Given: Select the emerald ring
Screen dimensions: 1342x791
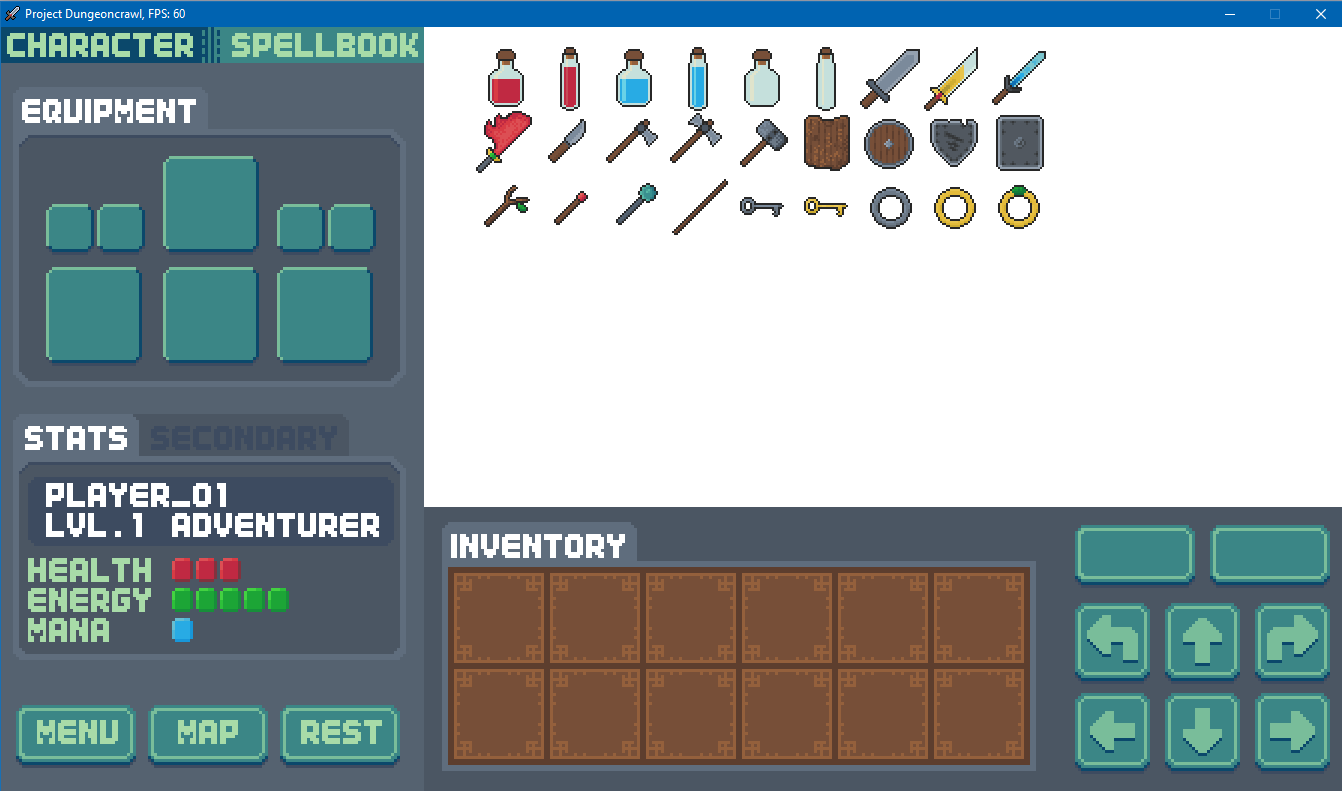Looking at the screenshot, I should tap(1017, 208).
